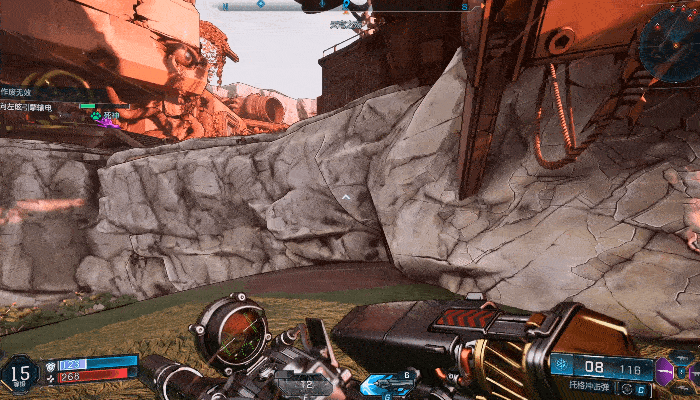Click the shield icon beside the blue bar
The image size is (700, 400).
point(49,365)
